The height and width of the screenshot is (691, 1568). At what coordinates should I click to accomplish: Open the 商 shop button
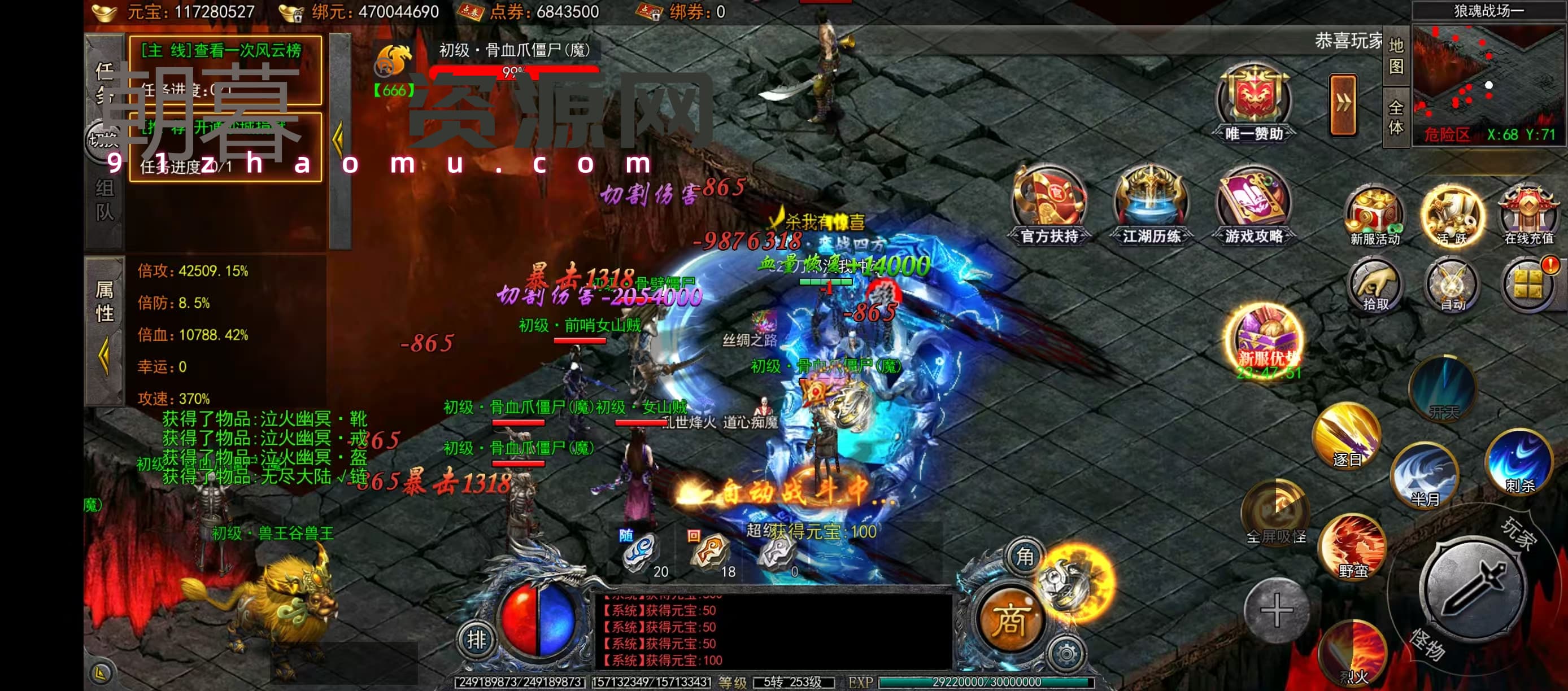(1011, 619)
